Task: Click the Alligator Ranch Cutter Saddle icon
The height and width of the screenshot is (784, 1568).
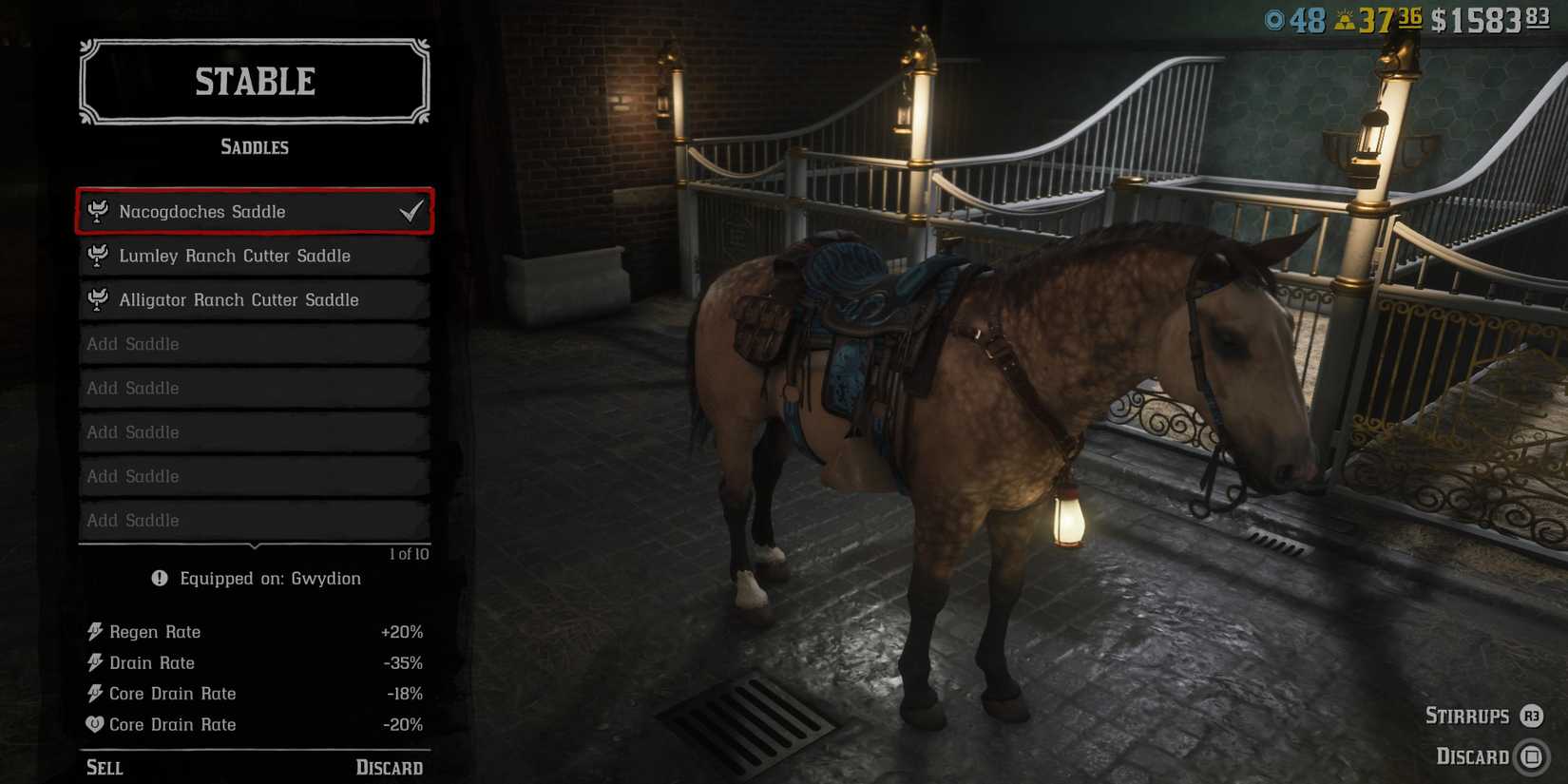Action: point(96,299)
